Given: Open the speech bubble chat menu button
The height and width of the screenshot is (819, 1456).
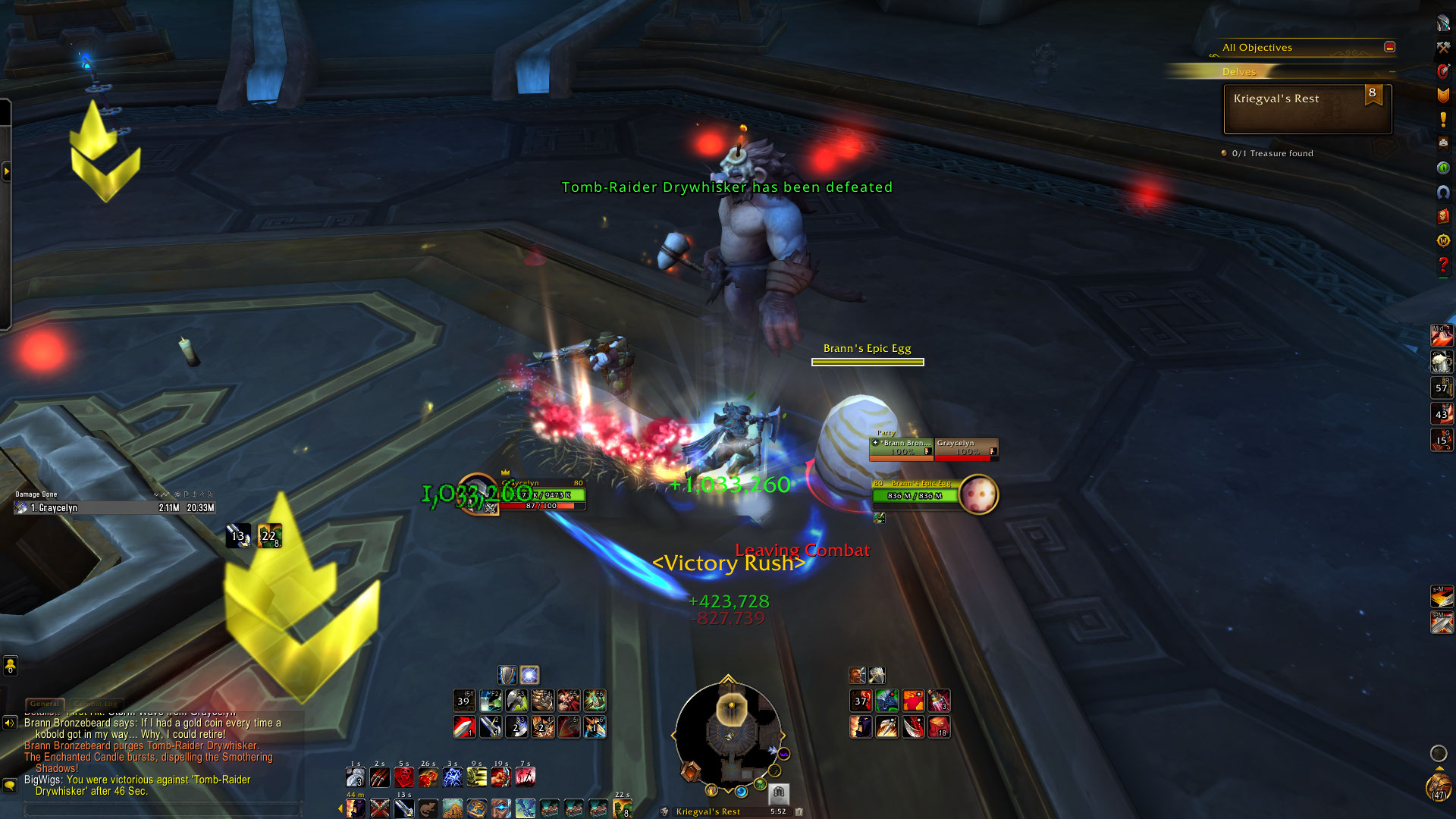Looking at the screenshot, I should pyautogui.click(x=10, y=785).
